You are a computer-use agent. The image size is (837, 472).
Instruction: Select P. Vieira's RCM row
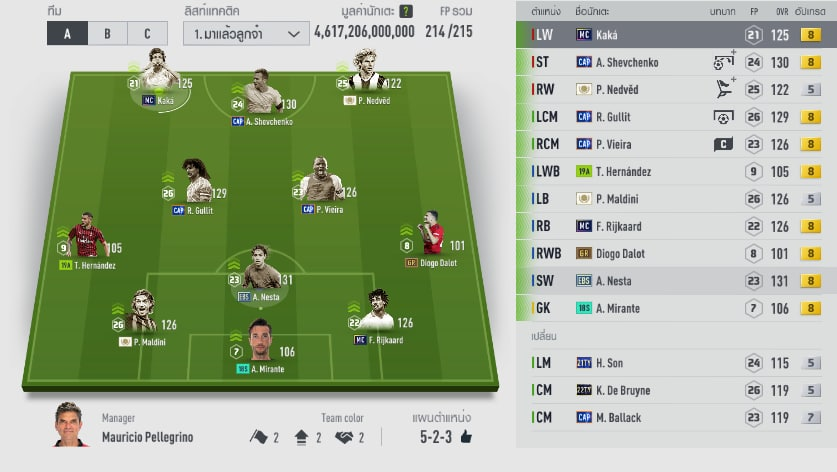(676, 144)
